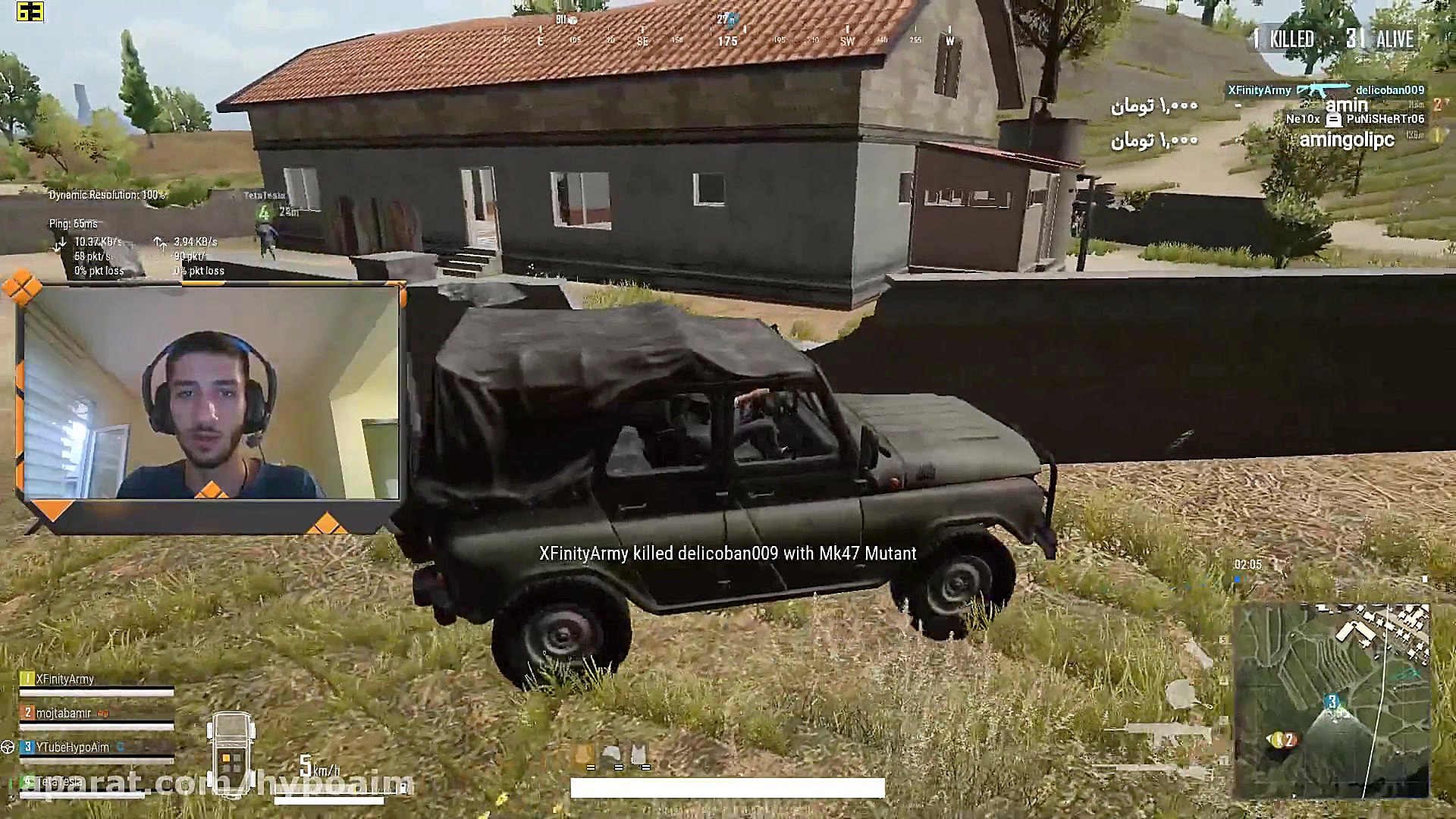Viewport: 1456px width, 819px height.
Task: Click the upload arrow next to 3.94 KB/s
Action: (x=159, y=243)
